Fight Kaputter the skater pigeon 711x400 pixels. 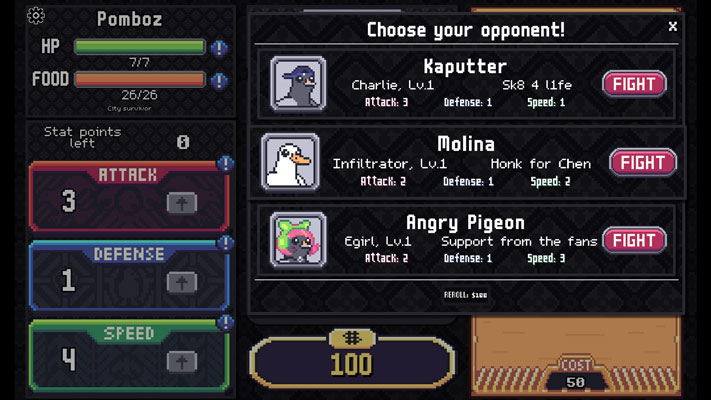pos(634,83)
